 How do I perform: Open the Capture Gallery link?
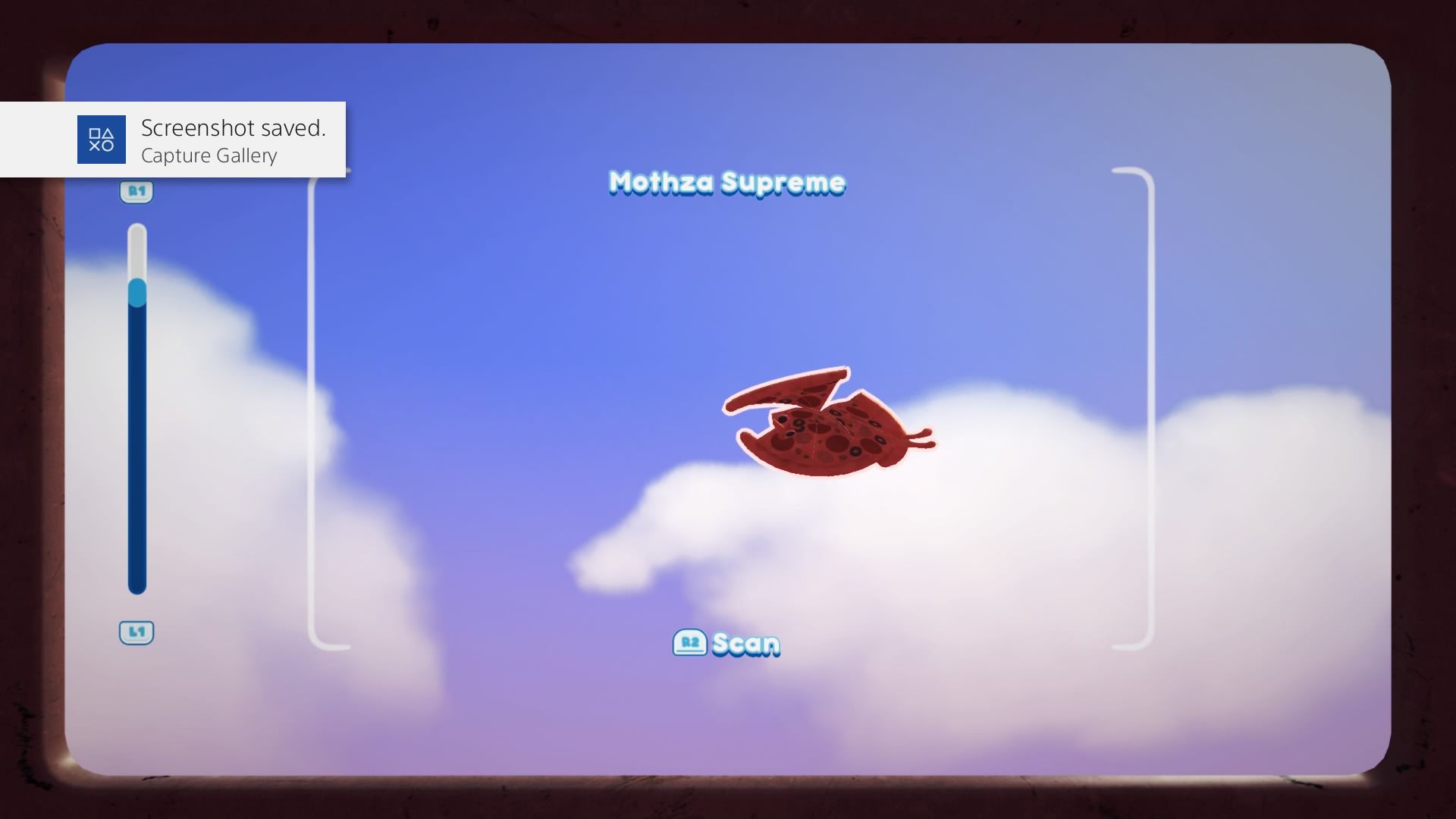(x=209, y=156)
